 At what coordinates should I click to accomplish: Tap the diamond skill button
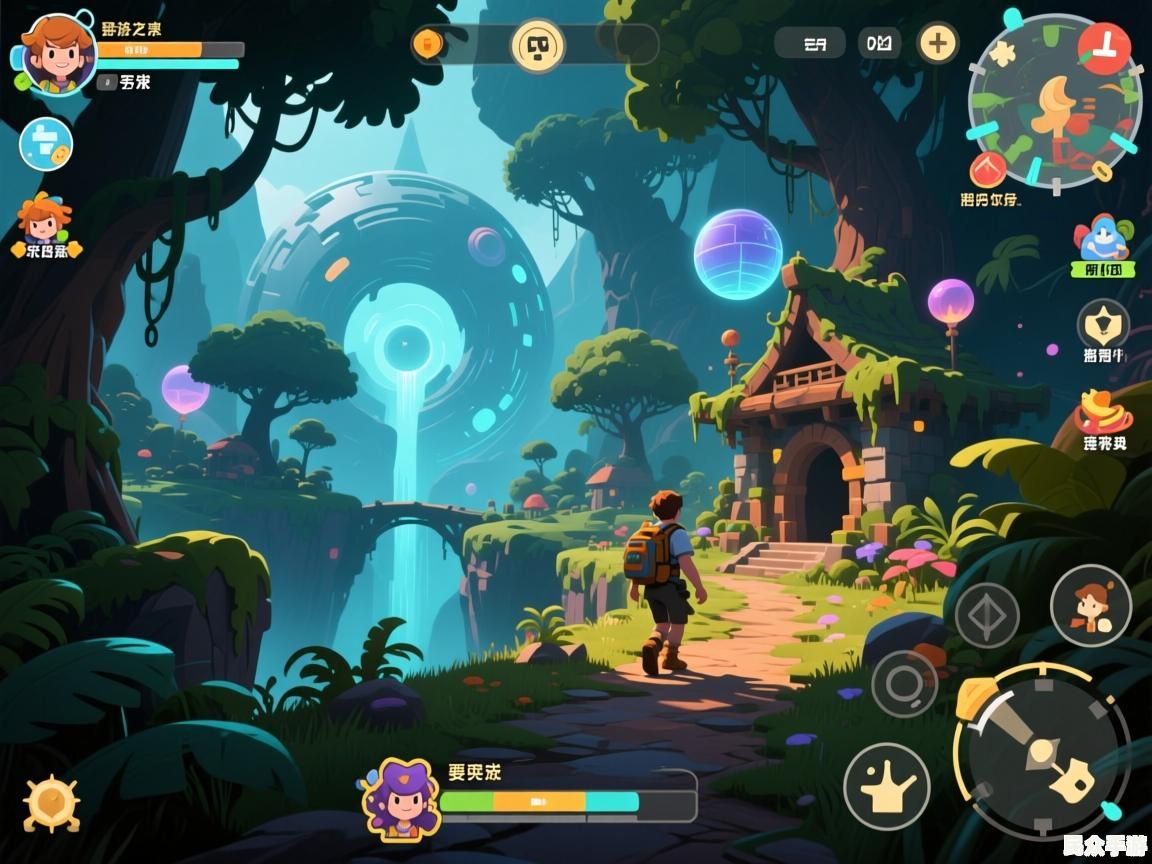tap(986, 615)
